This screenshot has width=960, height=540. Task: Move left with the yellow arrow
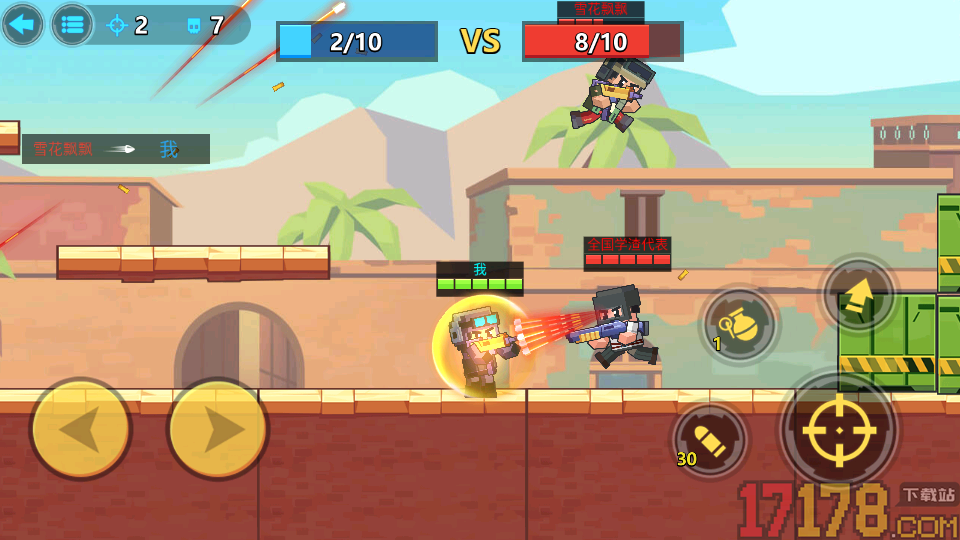point(81,430)
